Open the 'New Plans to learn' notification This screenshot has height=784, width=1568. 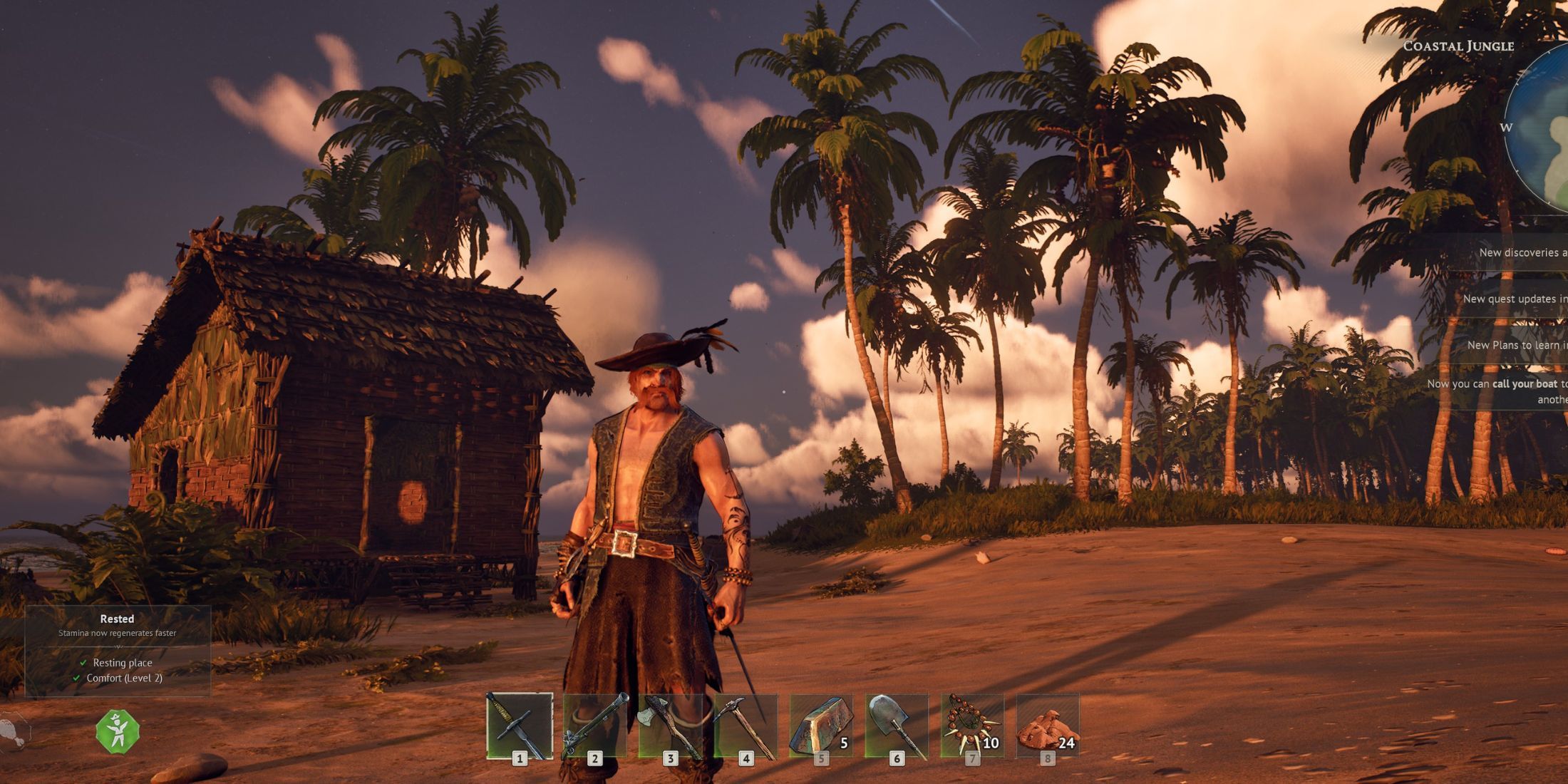1516,345
